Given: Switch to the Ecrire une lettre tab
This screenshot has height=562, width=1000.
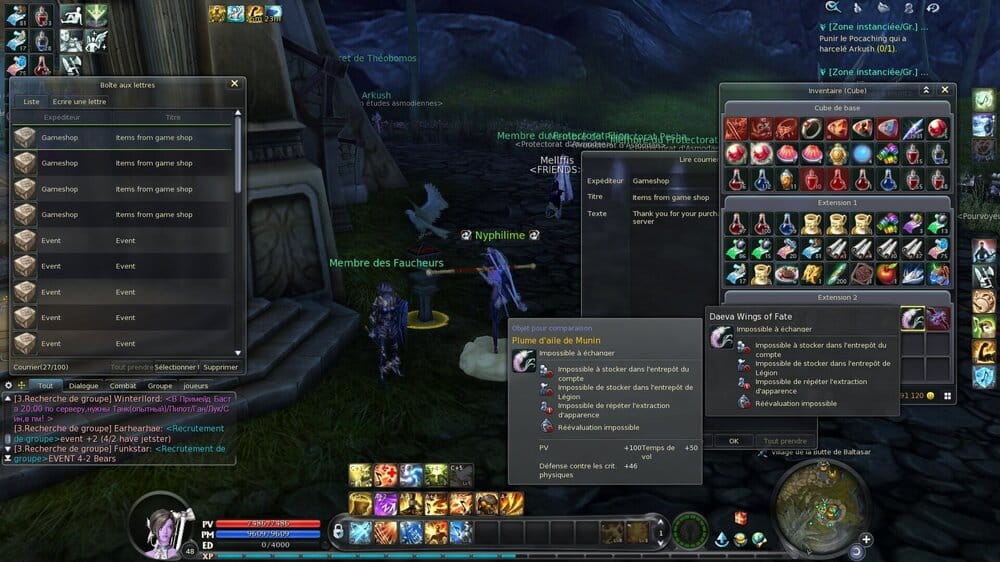Looking at the screenshot, I should (x=79, y=101).
